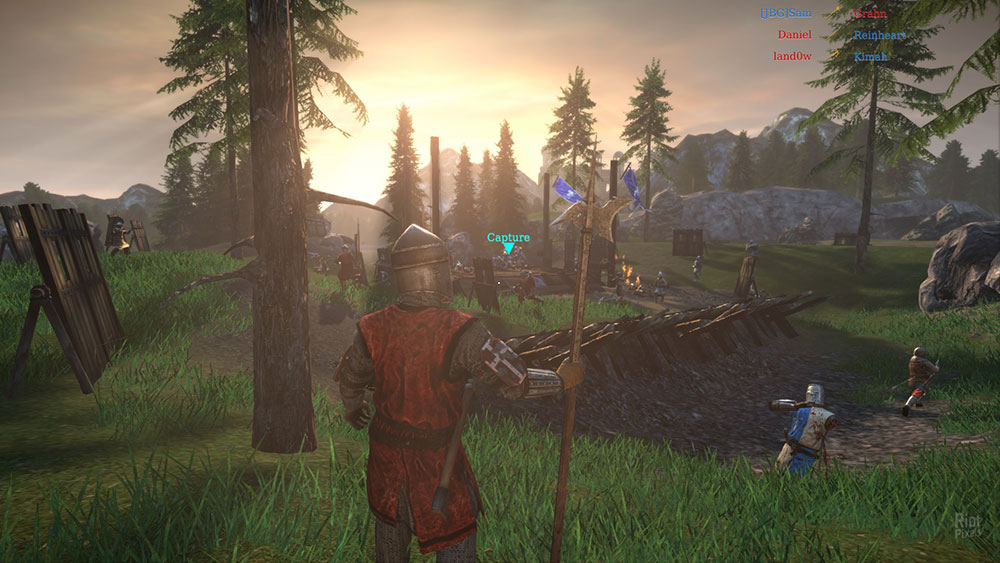Click Daniel's name in the kill feed
The height and width of the screenshot is (563, 1000).
click(x=794, y=35)
